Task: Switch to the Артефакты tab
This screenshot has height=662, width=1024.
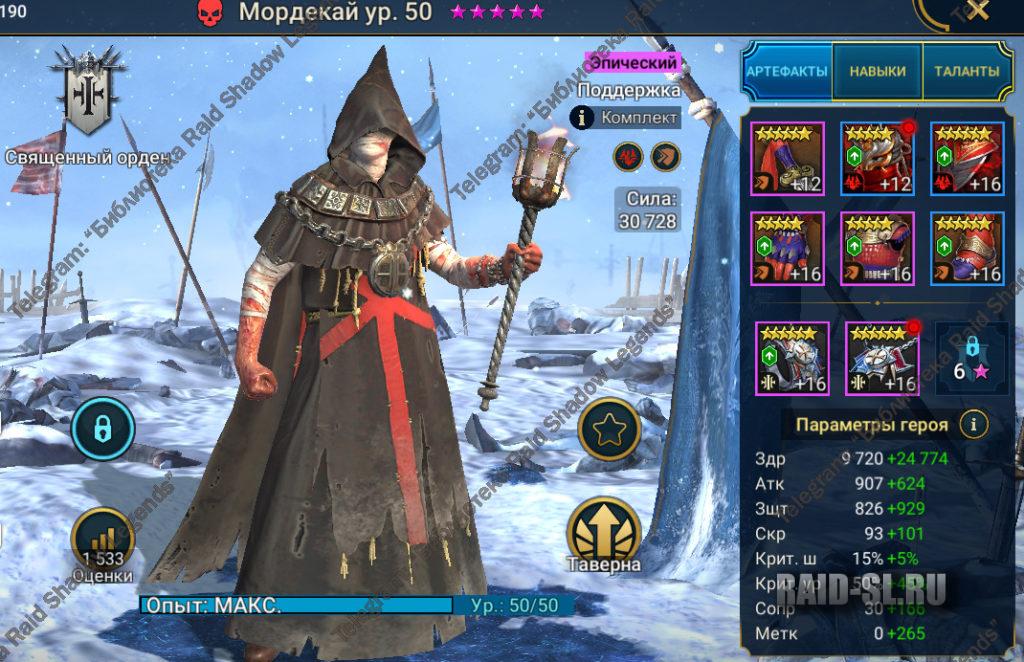Action: 786,72
